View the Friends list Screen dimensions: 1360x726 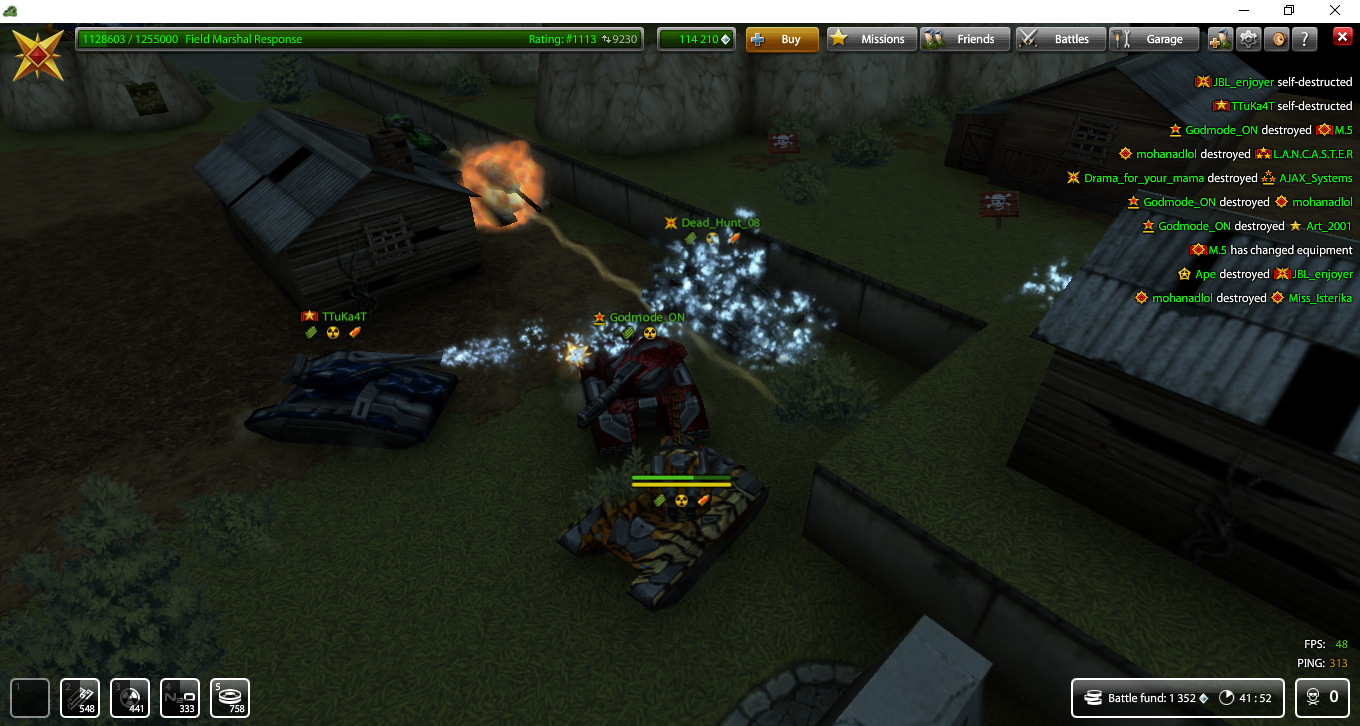pyautogui.click(x=965, y=38)
